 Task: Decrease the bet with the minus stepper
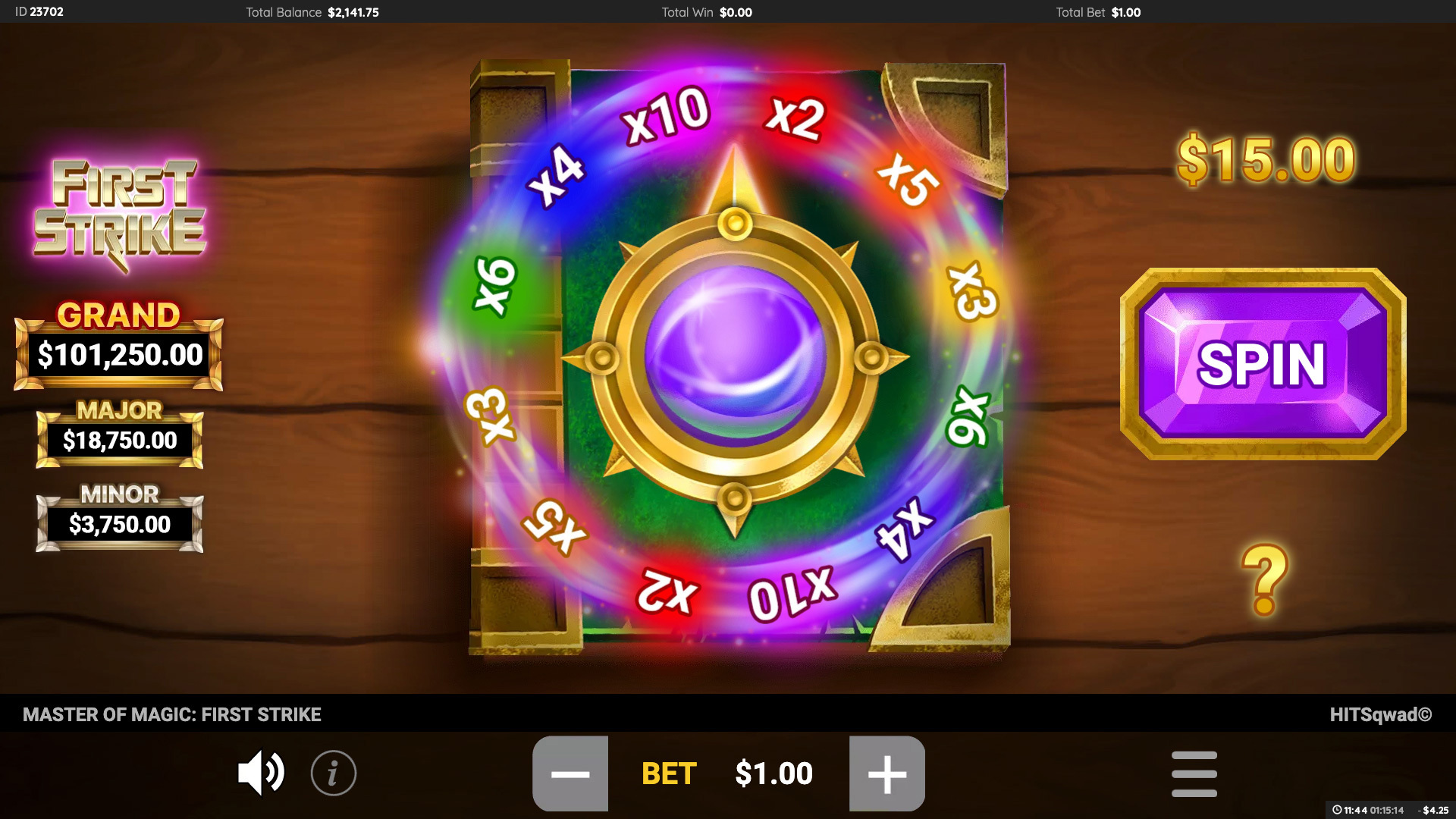point(571,773)
